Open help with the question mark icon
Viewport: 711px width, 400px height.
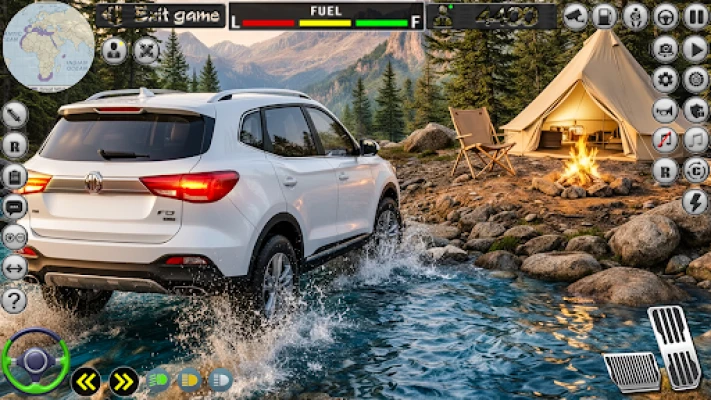click(14, 300)
